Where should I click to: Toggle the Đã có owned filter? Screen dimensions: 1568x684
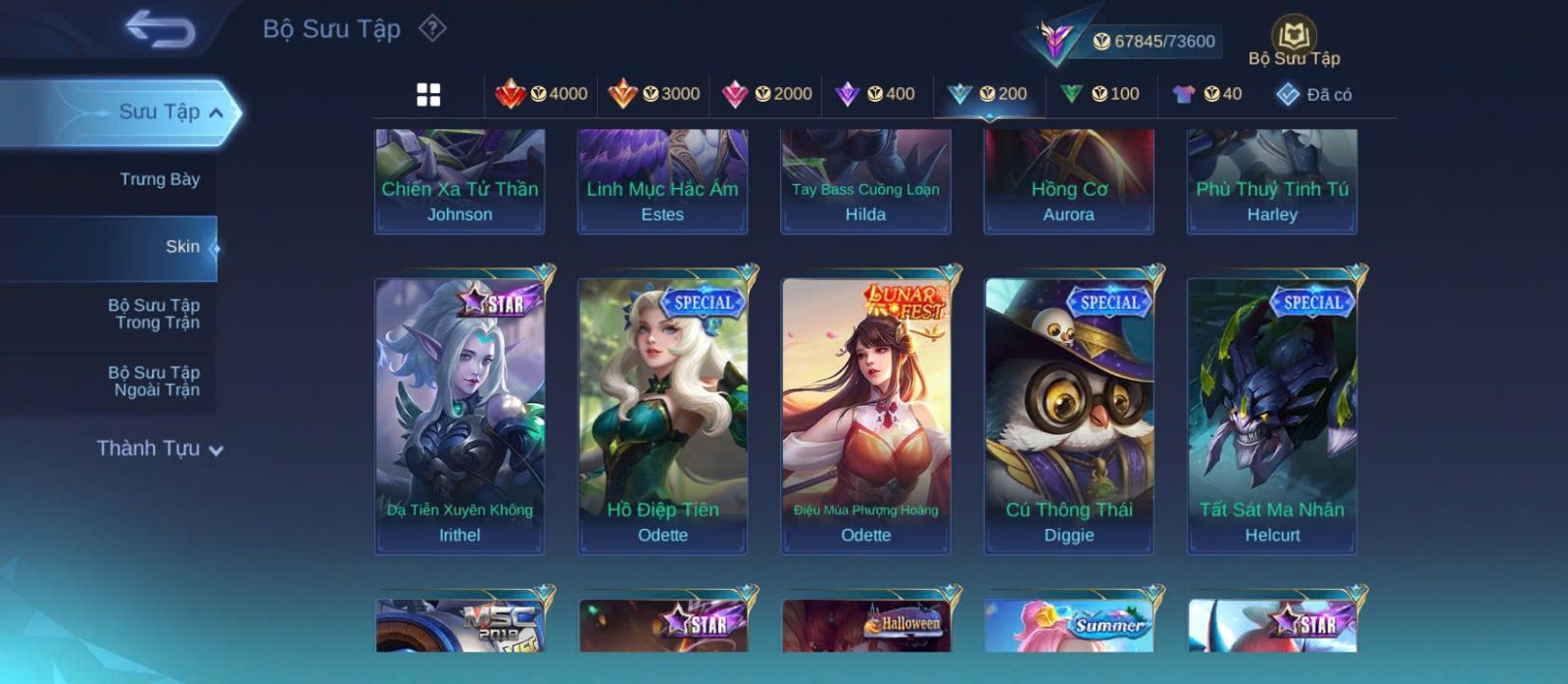(1313, 94)
